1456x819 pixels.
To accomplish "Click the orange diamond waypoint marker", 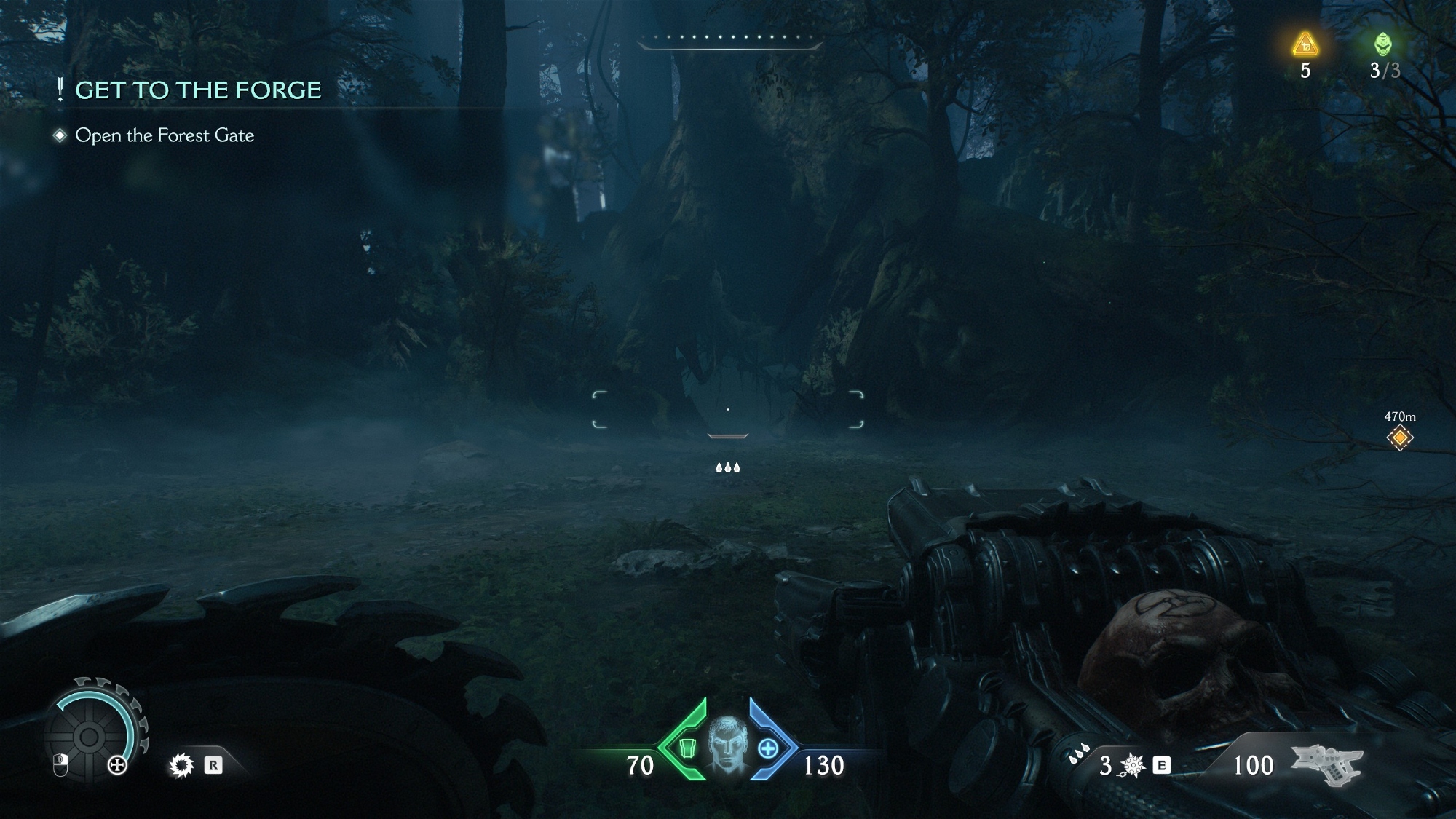I will pyautogui.click(x=1399, y=438).
